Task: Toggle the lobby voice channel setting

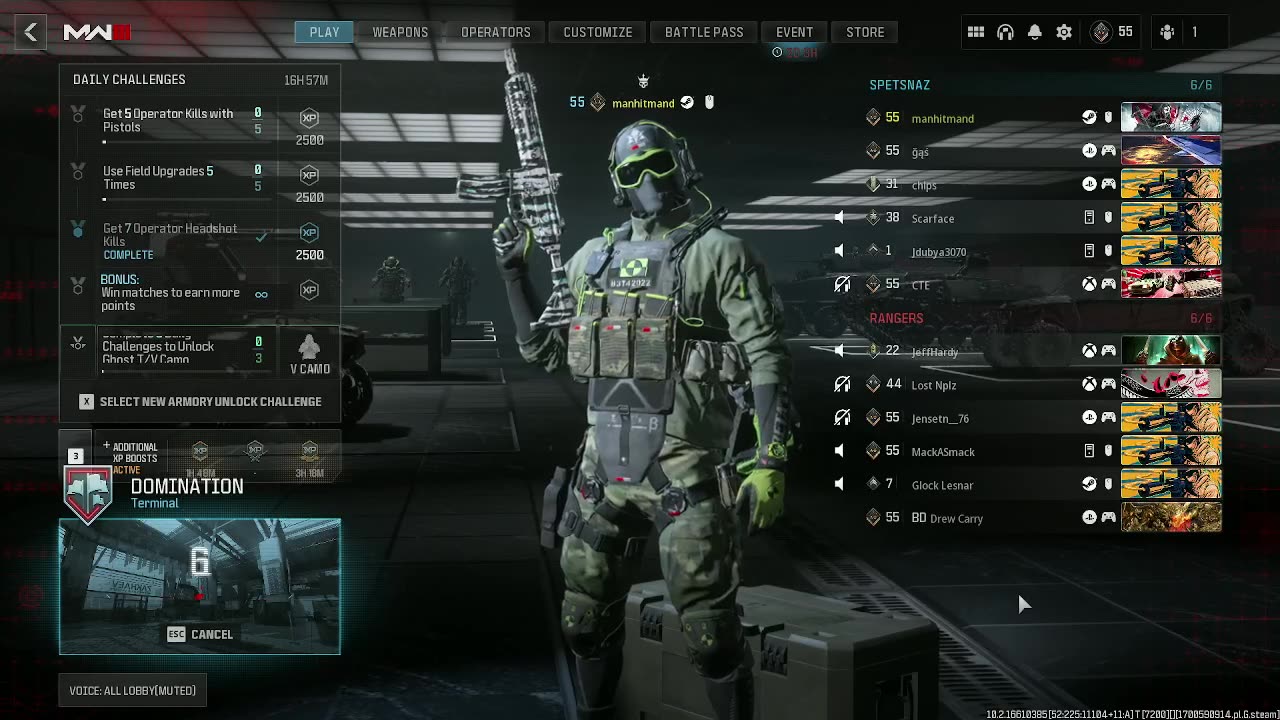Action: [x=132, y=690]
